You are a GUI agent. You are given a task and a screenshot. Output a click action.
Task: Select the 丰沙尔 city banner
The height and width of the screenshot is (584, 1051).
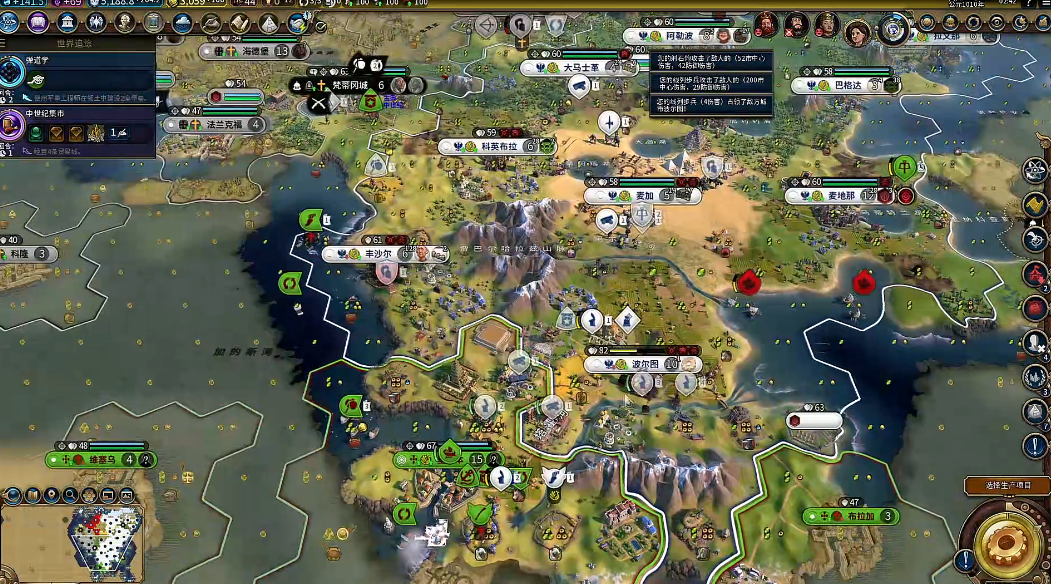click(378, 254)
